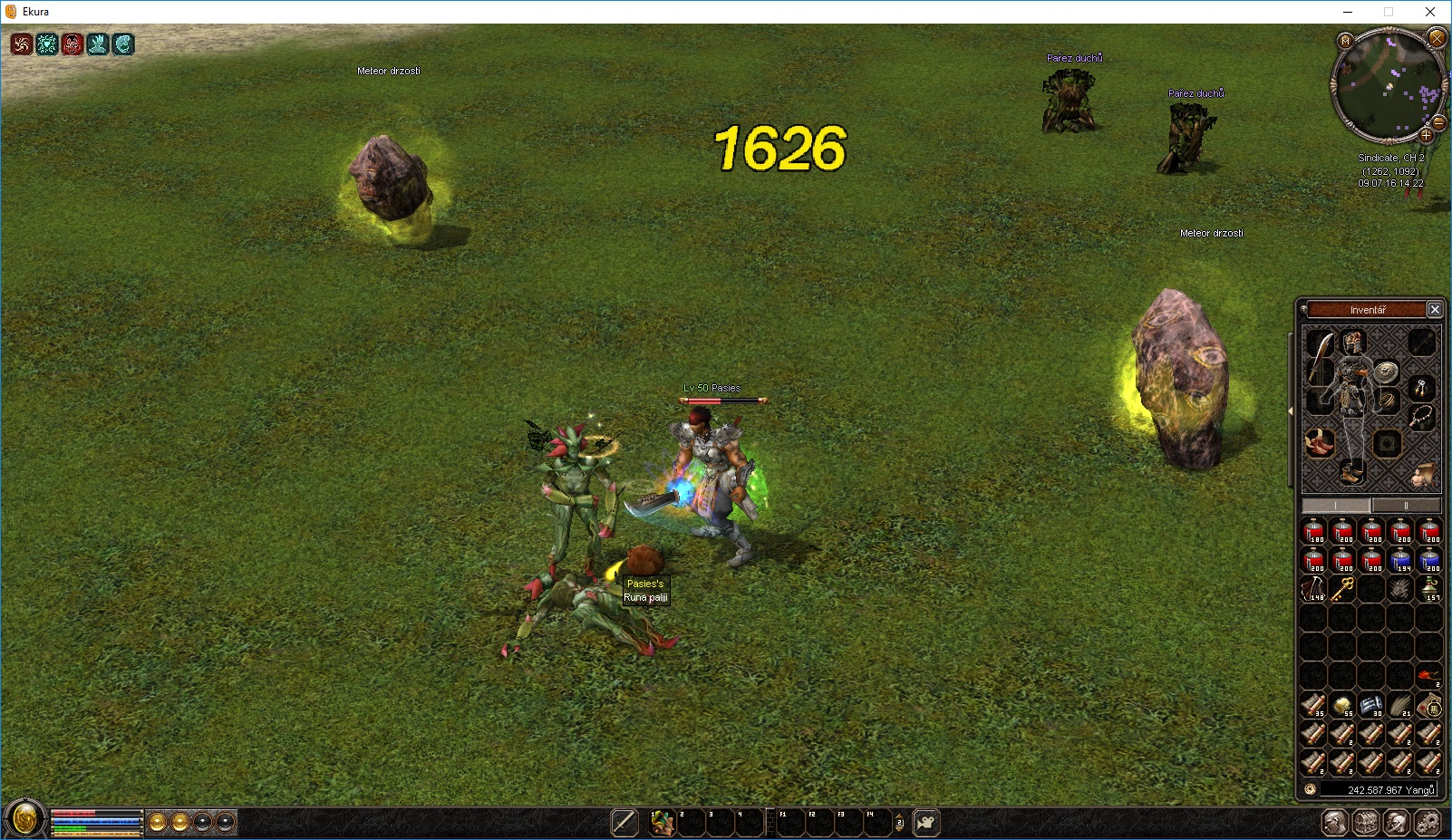Click the minimap's zoom-in plus button
This screenshot has width=1452, height=840.
pos(1426,136)
